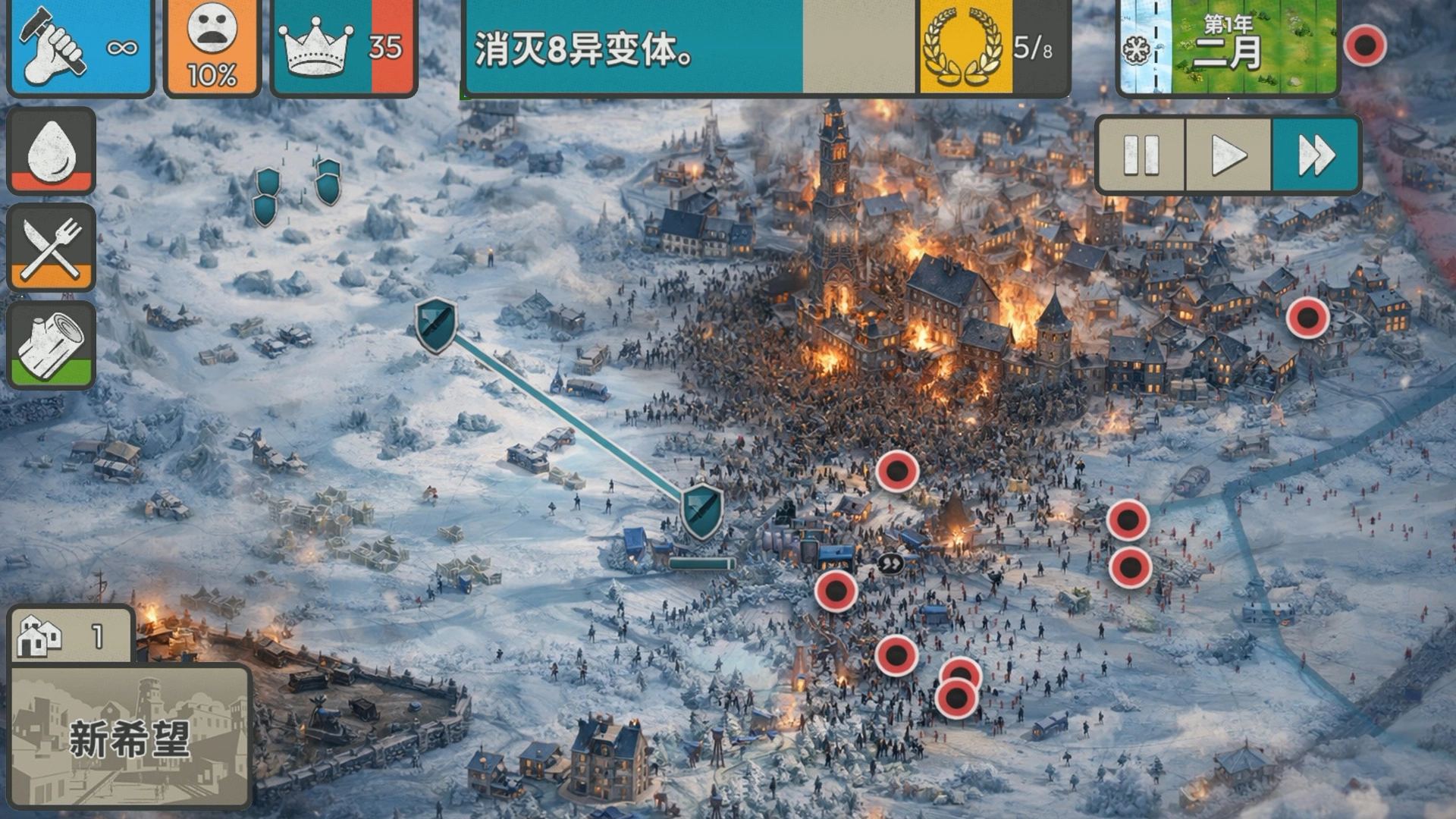
Task: Open the water droplet resource panel
Action: [50, 149]
